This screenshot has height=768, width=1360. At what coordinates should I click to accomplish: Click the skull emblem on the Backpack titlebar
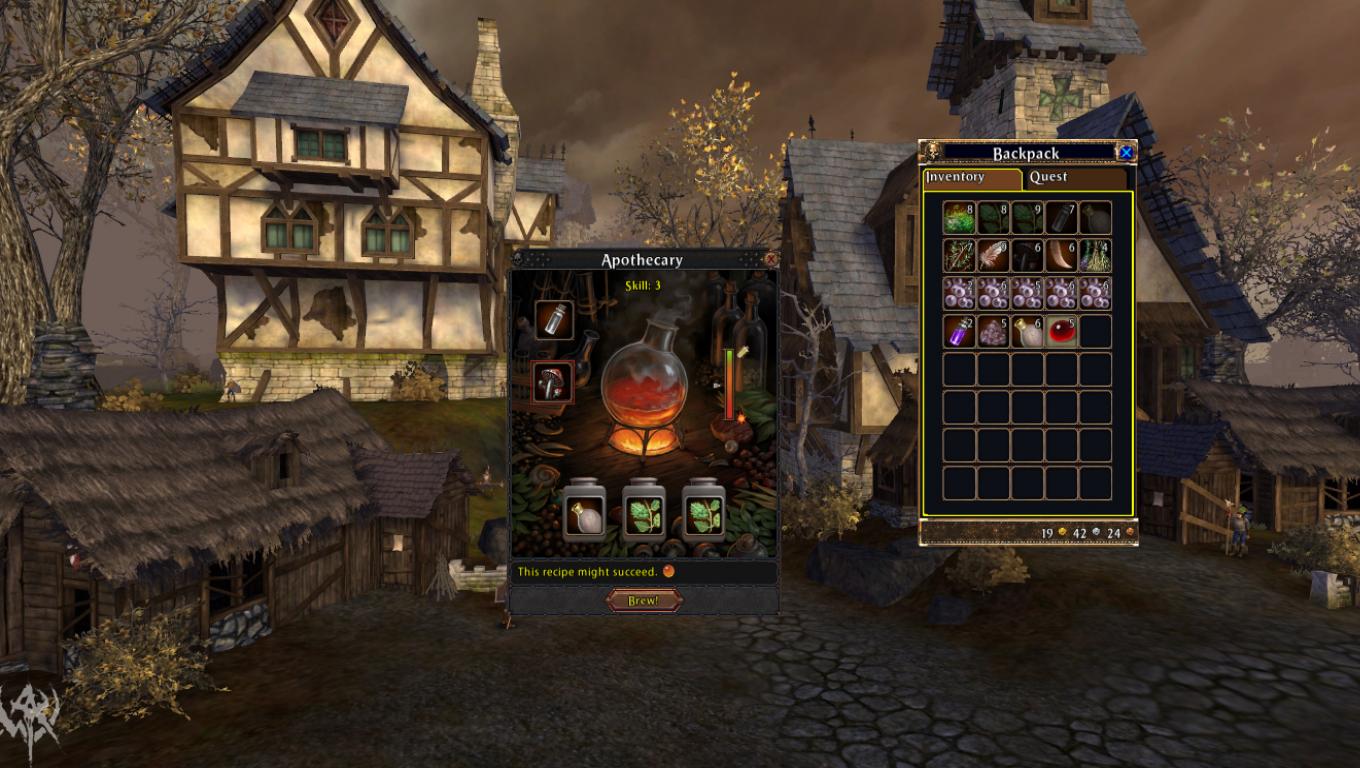point(931,152)
